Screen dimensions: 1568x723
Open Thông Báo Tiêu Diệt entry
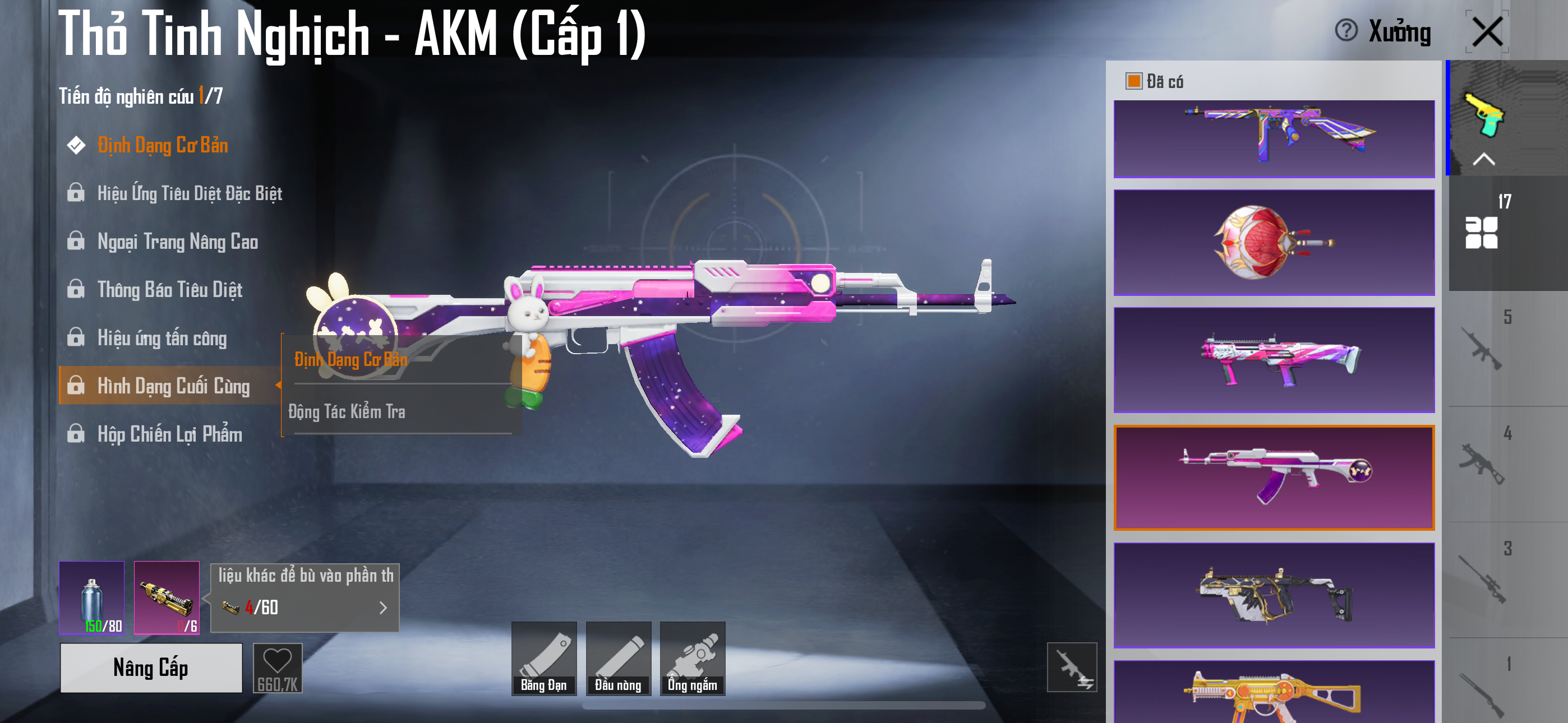[x=169, y=290]
